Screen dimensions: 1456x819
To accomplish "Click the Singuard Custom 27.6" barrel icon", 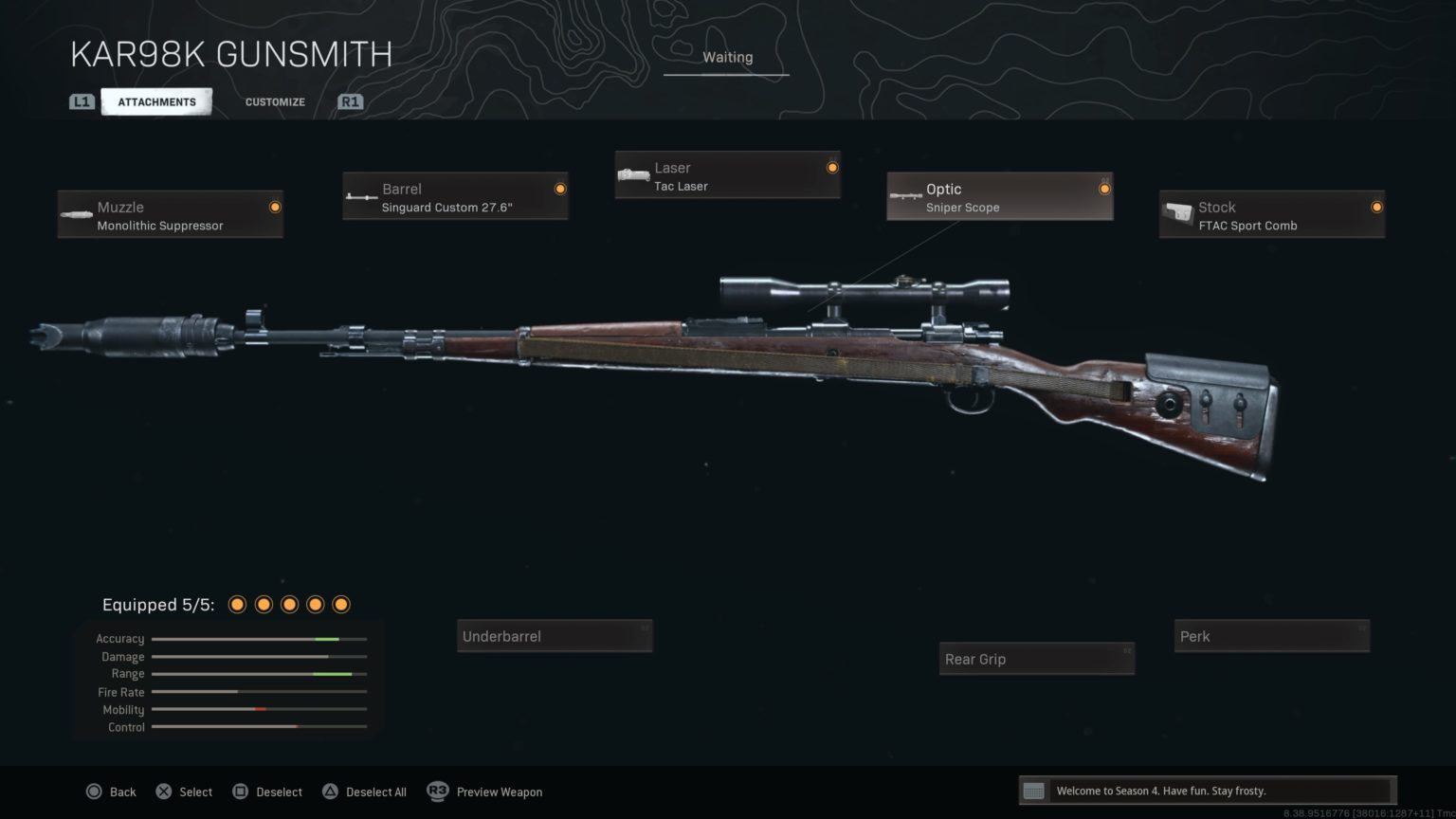I will pyautogui.click(x=361, y=195).
